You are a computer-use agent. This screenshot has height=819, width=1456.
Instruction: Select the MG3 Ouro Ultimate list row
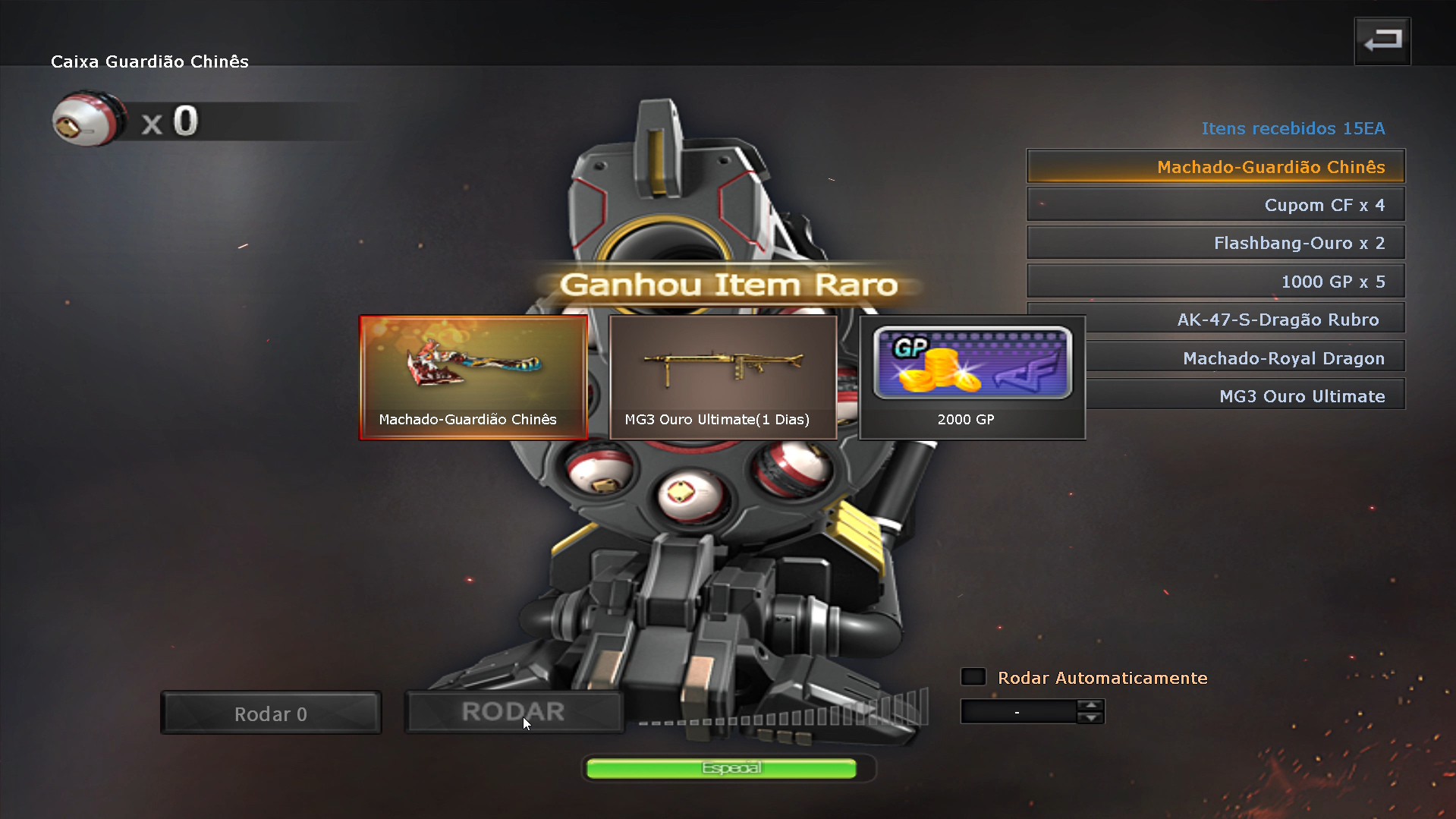[x=1244, y=395]
